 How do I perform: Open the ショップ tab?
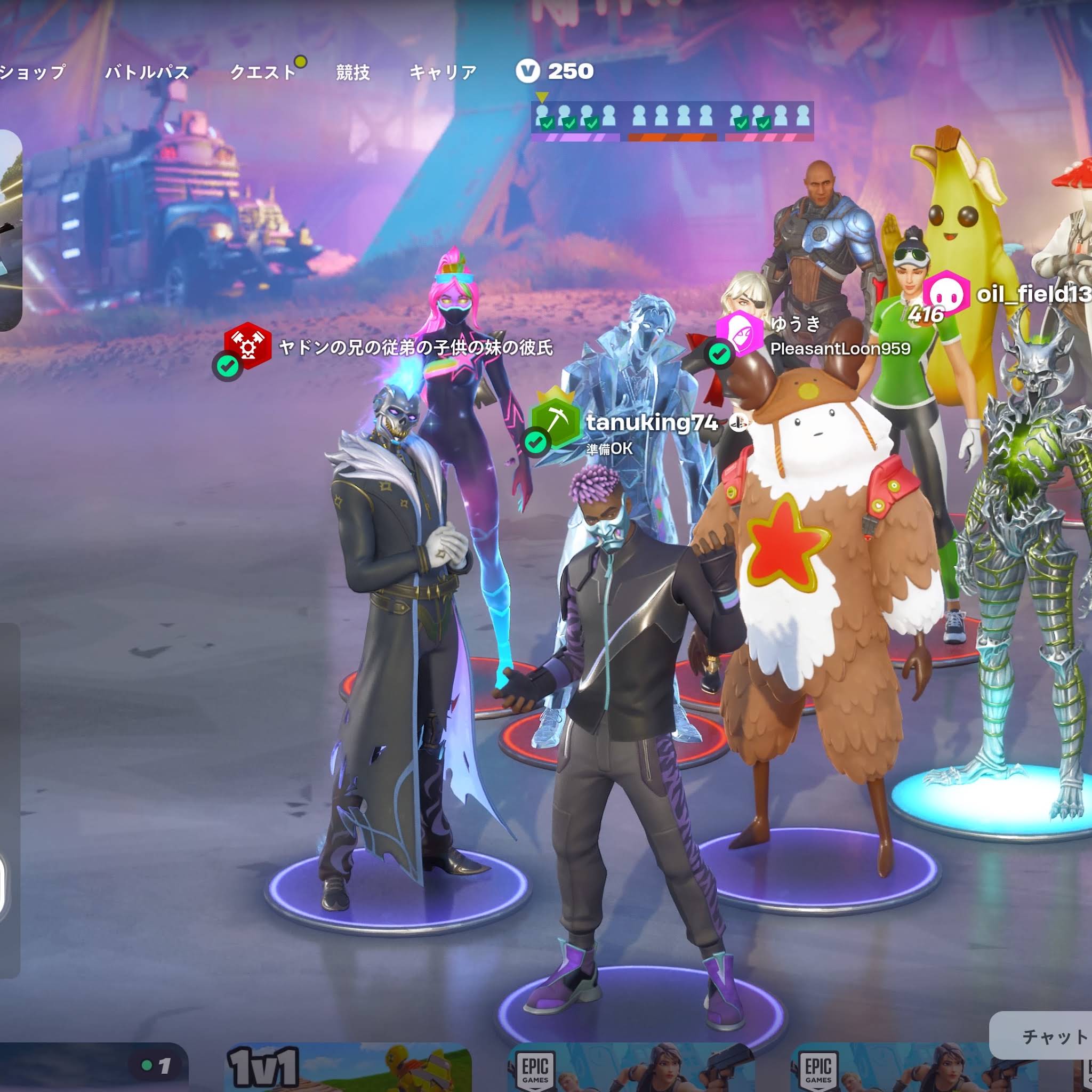click(x=33, y=73)
